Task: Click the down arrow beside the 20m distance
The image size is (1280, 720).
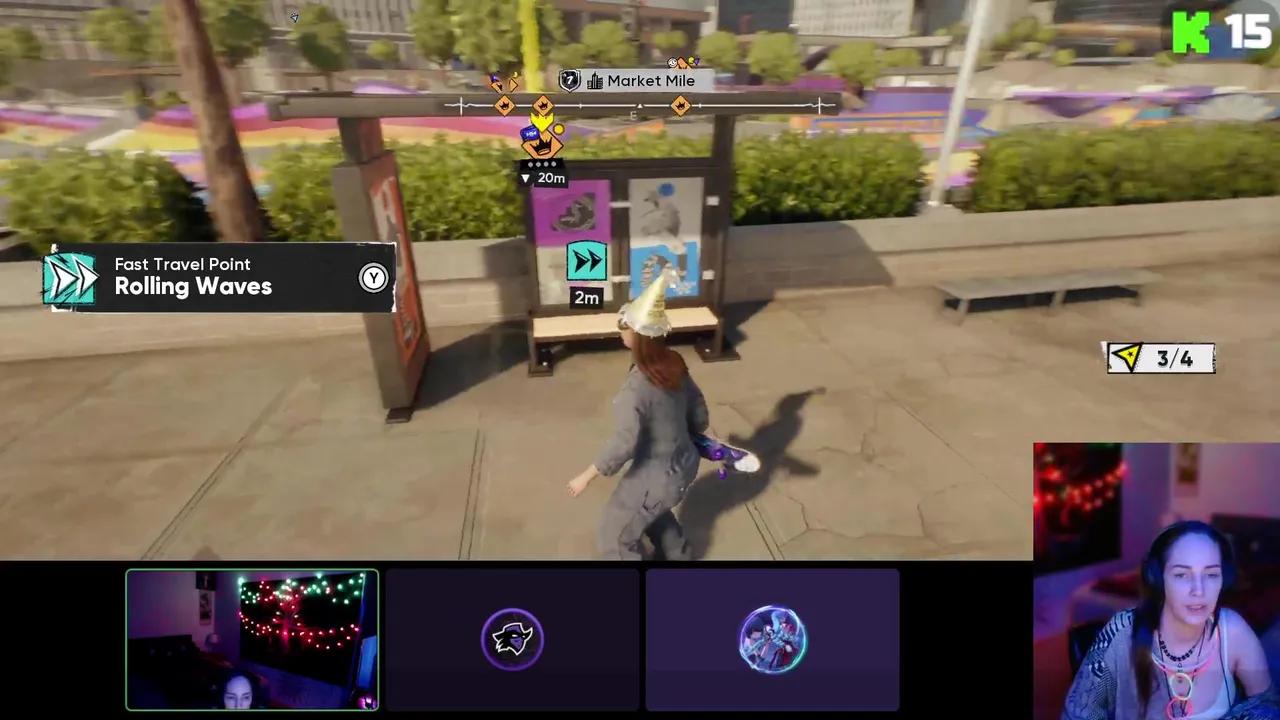Action: [525, 177]
